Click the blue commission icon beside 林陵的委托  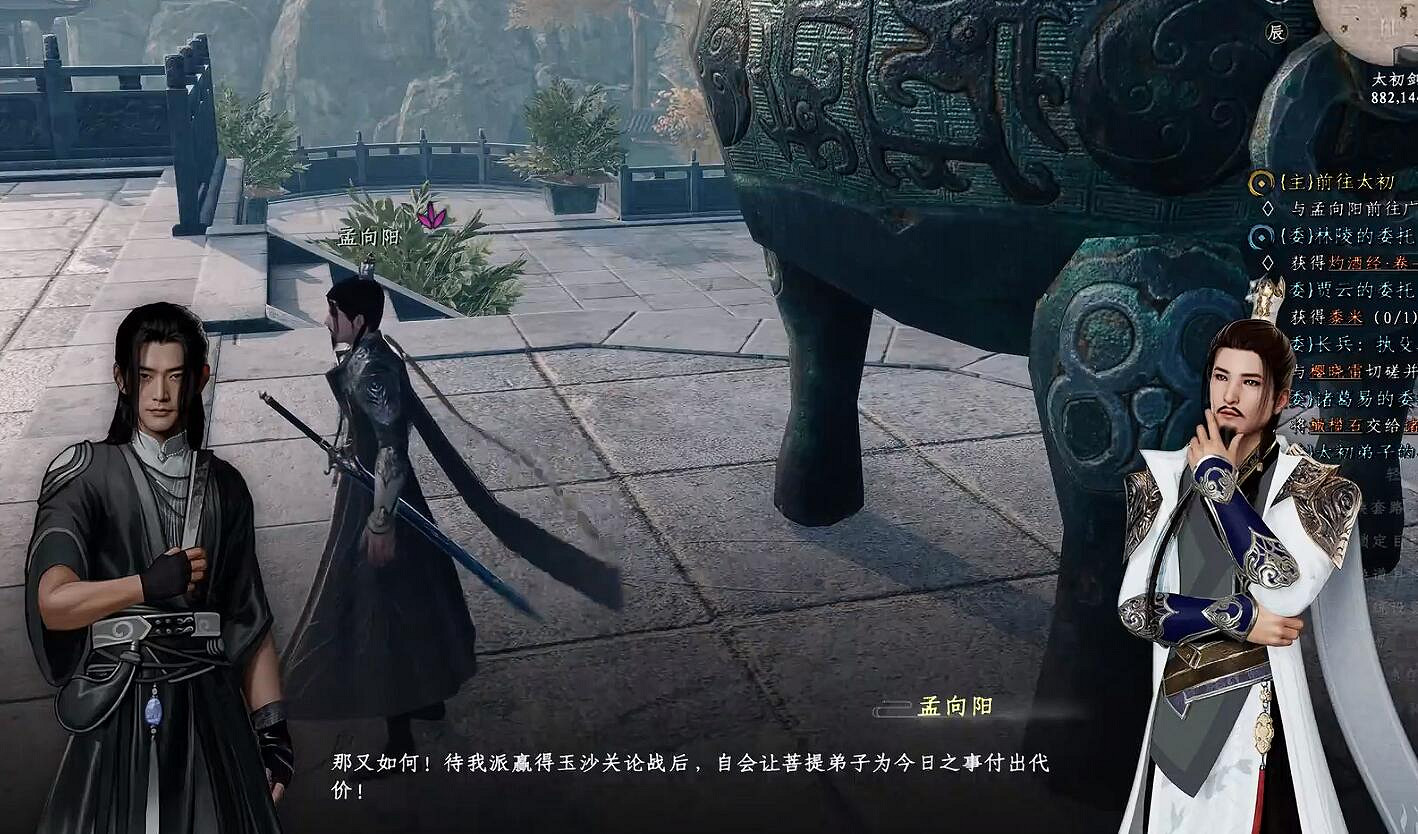(1262, 235)
